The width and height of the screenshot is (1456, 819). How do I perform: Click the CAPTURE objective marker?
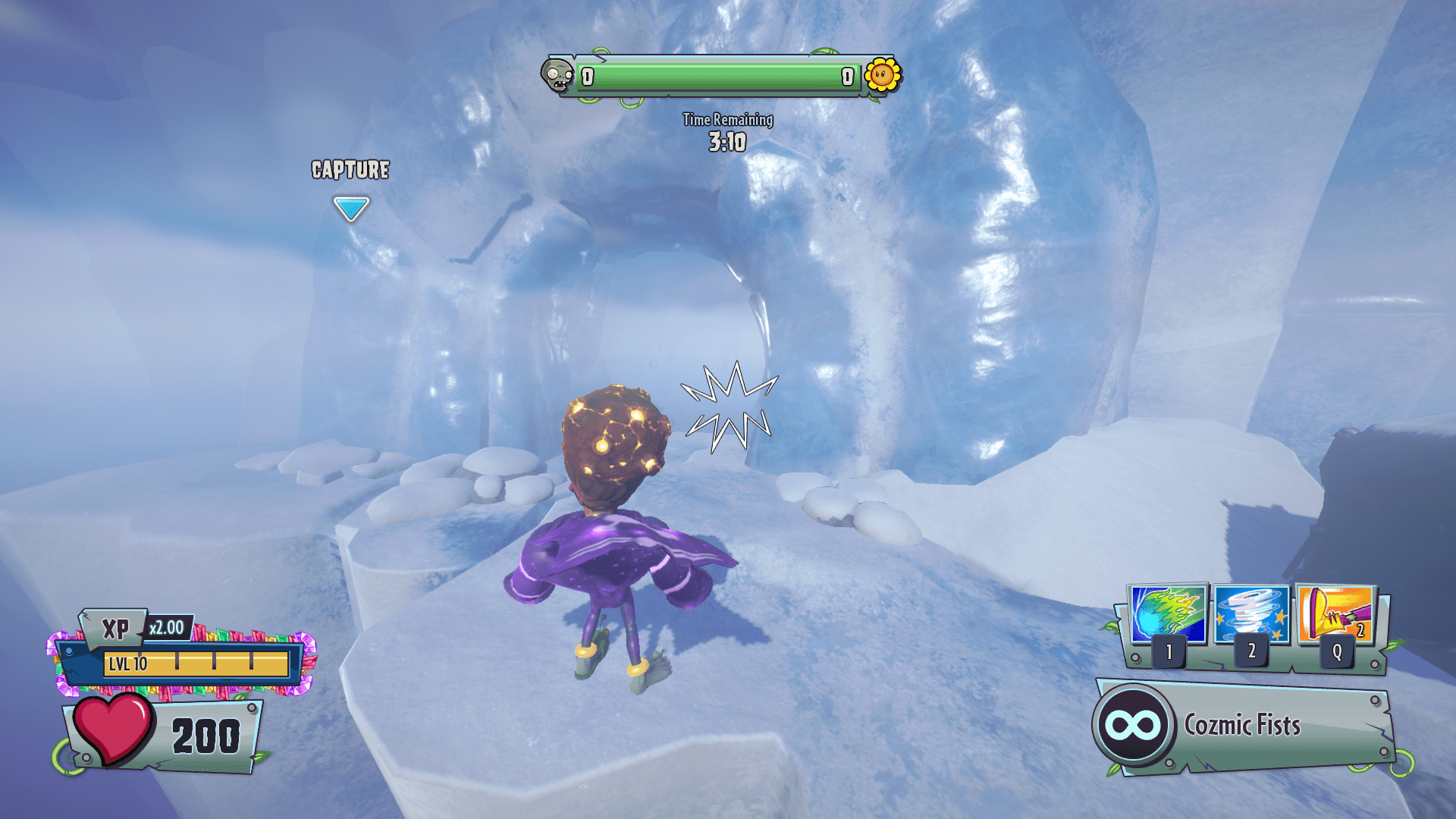(x=351, y=208)
